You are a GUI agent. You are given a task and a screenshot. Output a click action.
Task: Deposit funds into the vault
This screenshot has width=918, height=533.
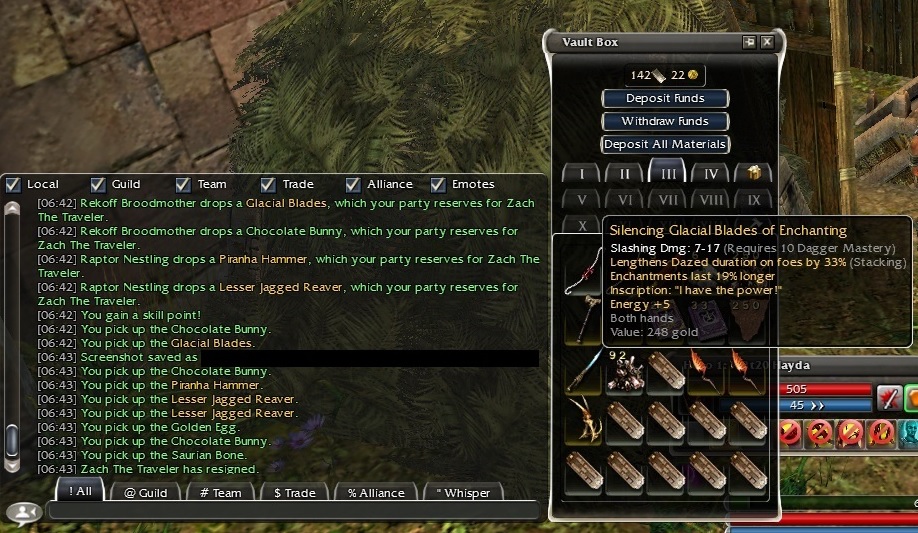tap(665, 98)
